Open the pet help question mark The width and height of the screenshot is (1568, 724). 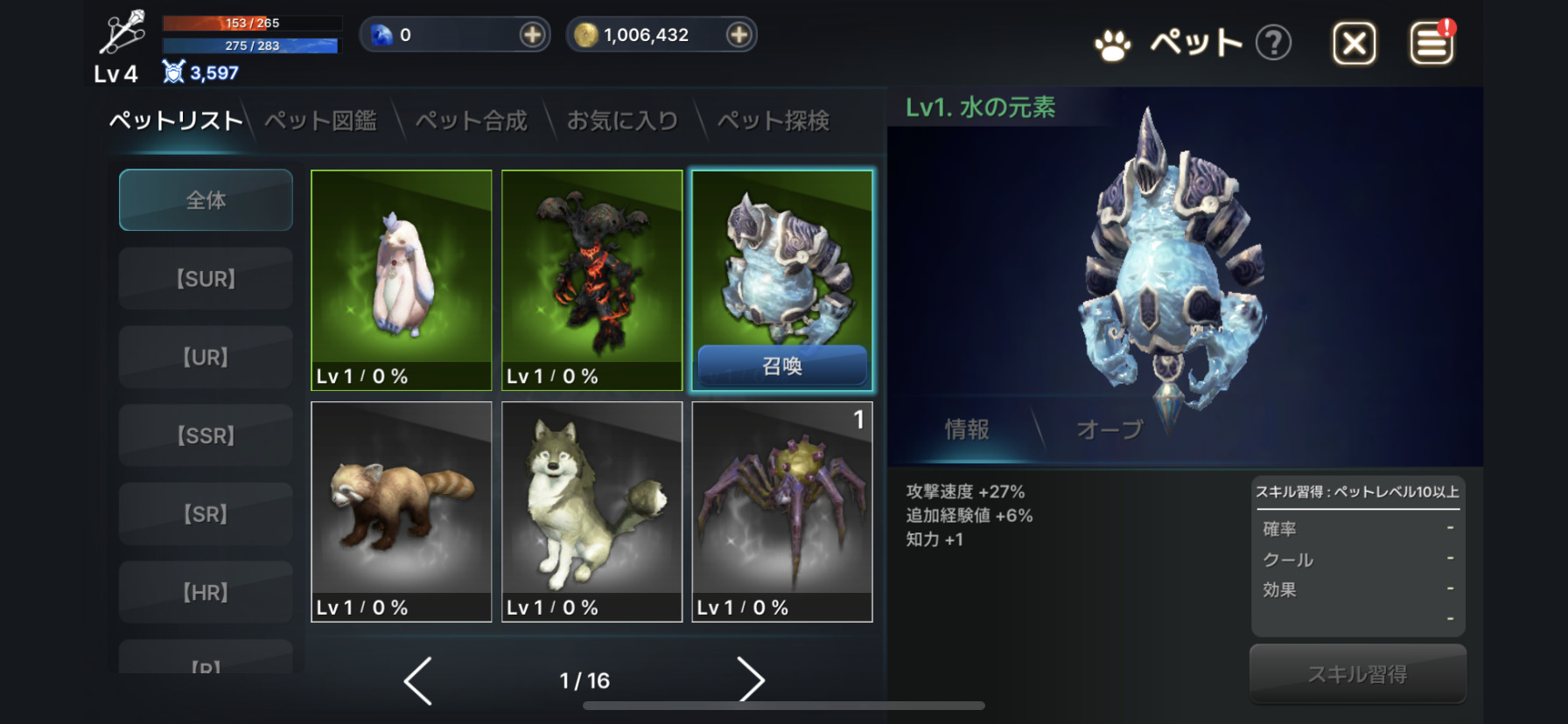(1273, 43)
